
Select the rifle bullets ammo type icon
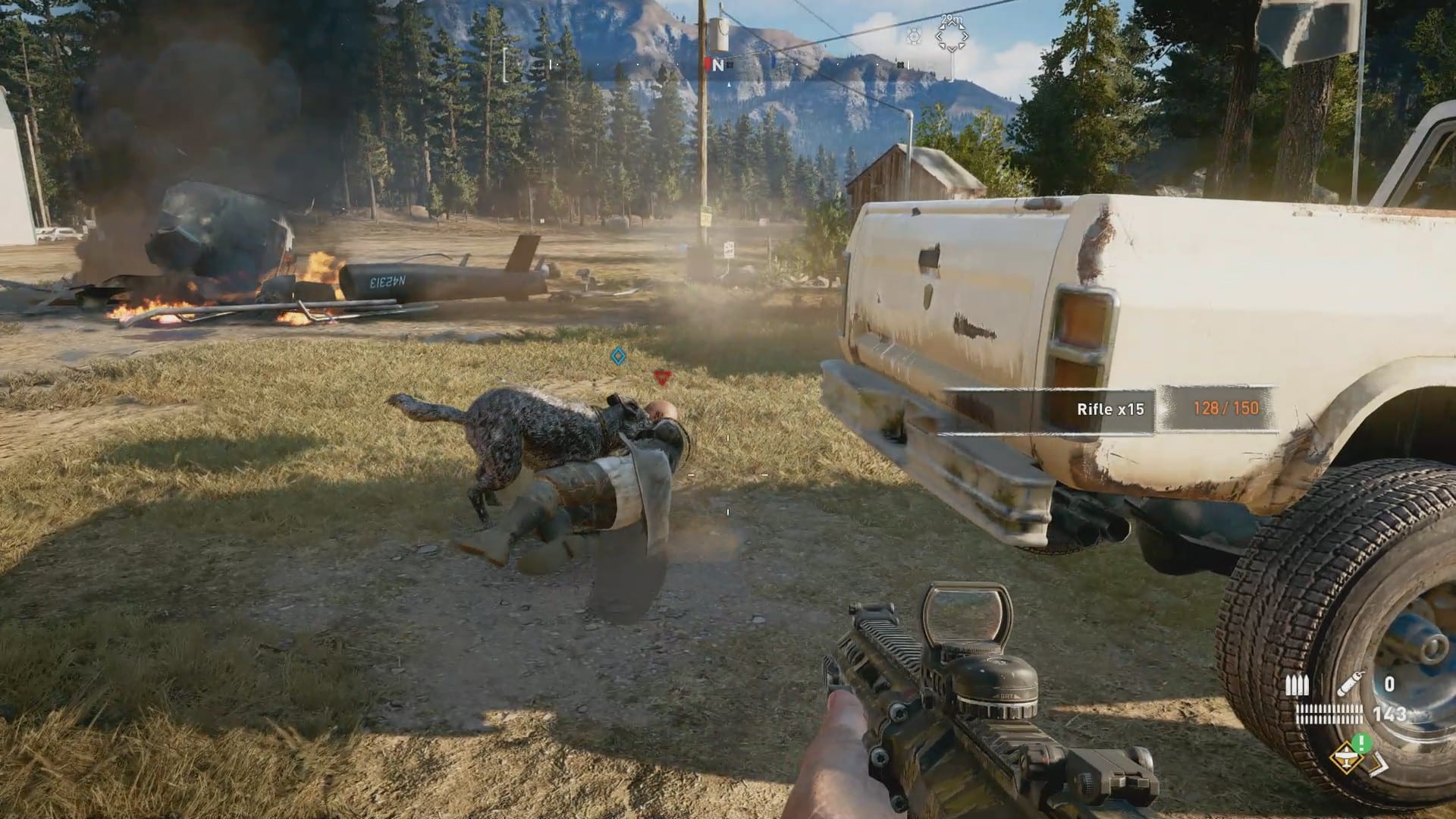pyautogui.click(x=1298, y=686)
